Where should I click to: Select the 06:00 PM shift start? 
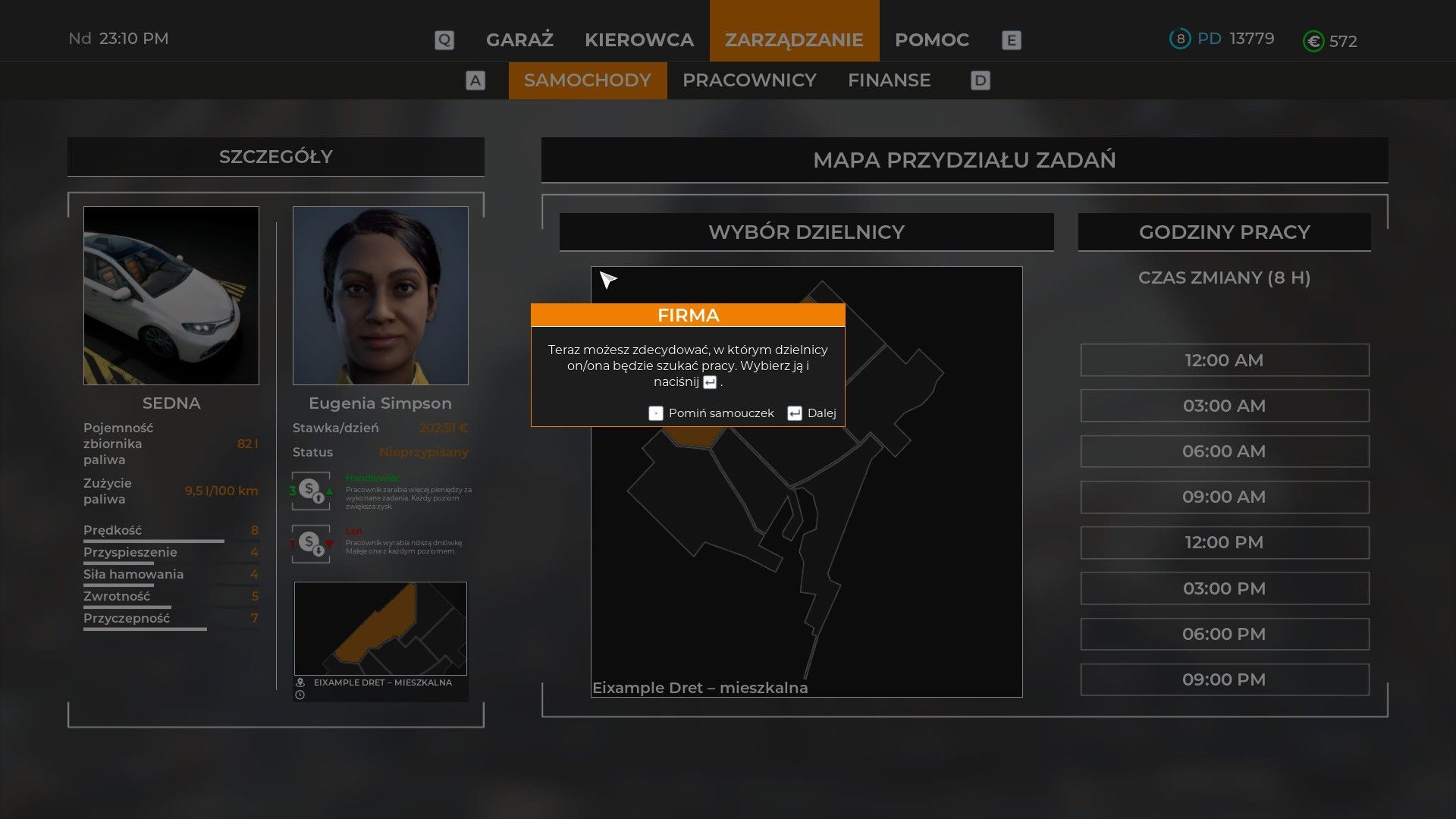pos(1224,634)
